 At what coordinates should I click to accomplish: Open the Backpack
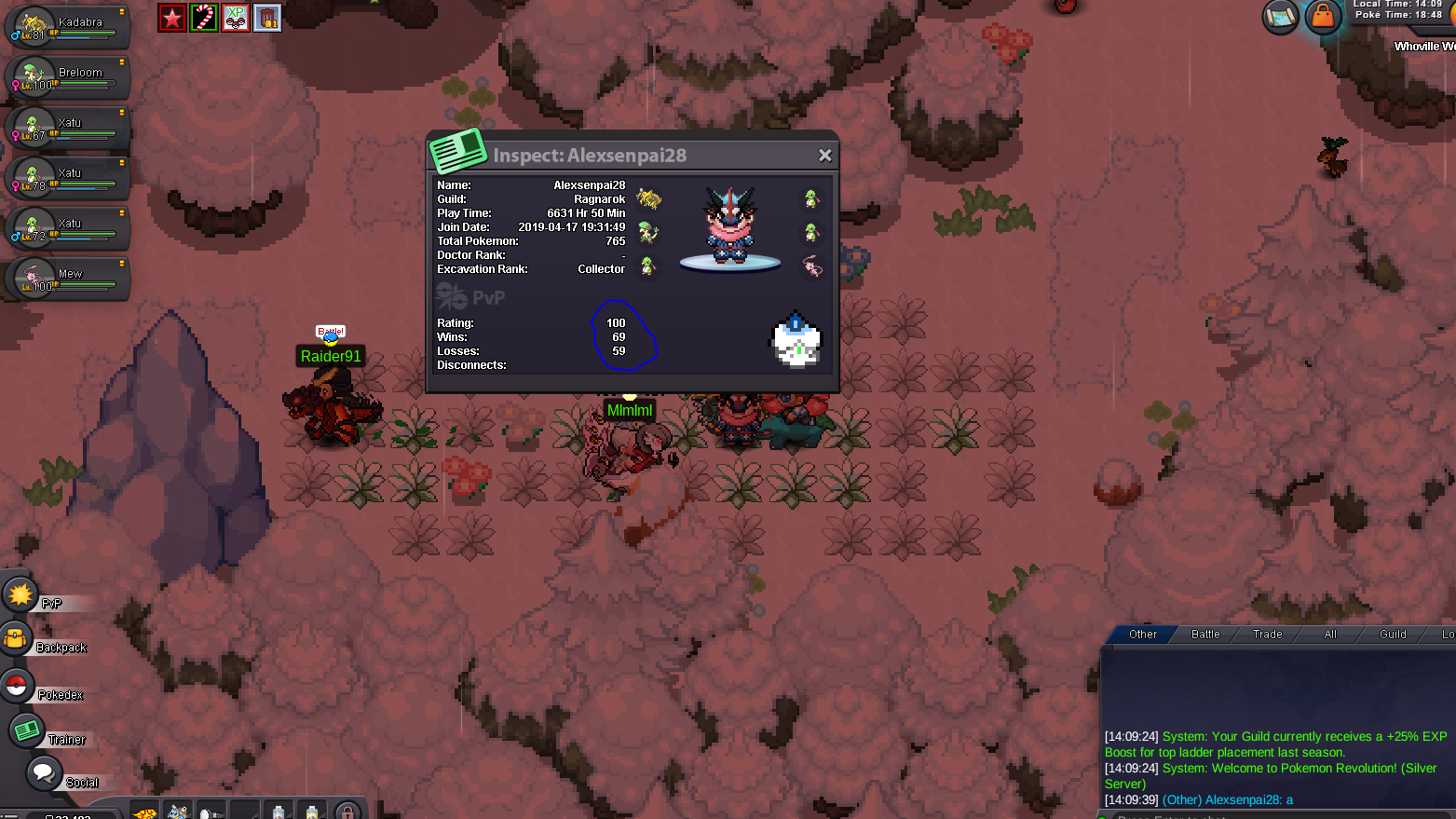click(x=17, y=639)
